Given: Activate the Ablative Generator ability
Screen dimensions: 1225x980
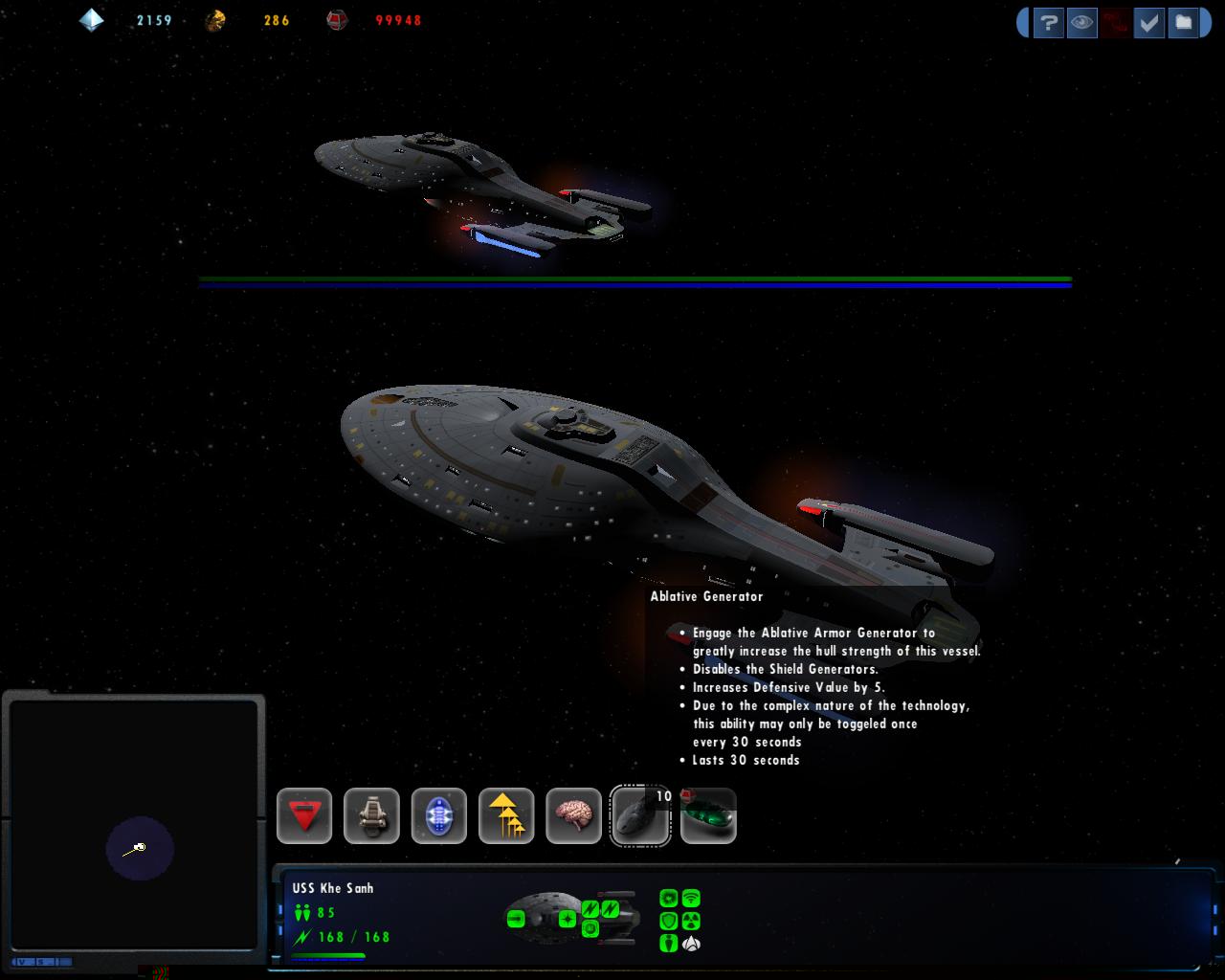Looking at the screenshot, I should point(639,815).
